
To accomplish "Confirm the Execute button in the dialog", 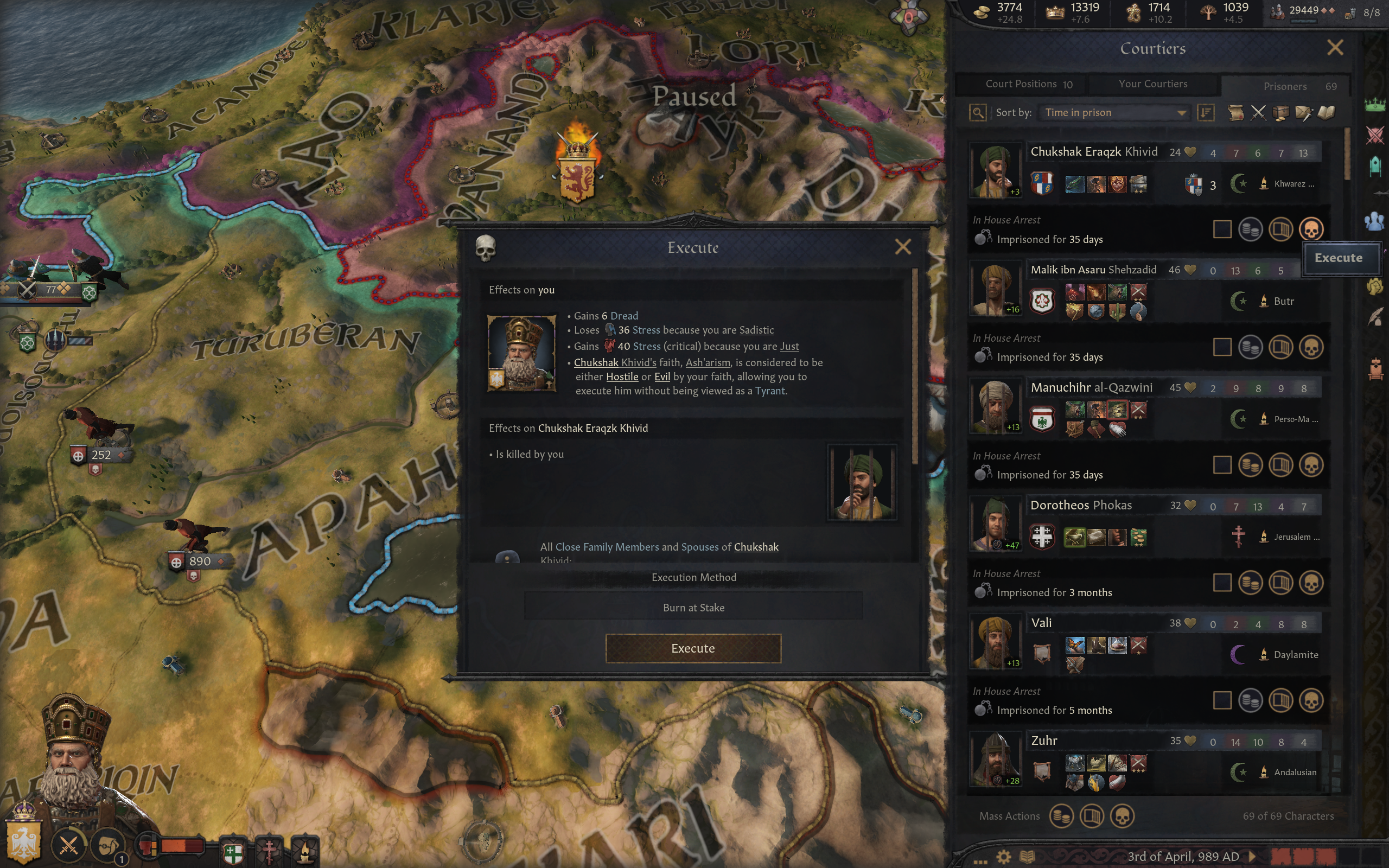I will [x=693, y=648].
